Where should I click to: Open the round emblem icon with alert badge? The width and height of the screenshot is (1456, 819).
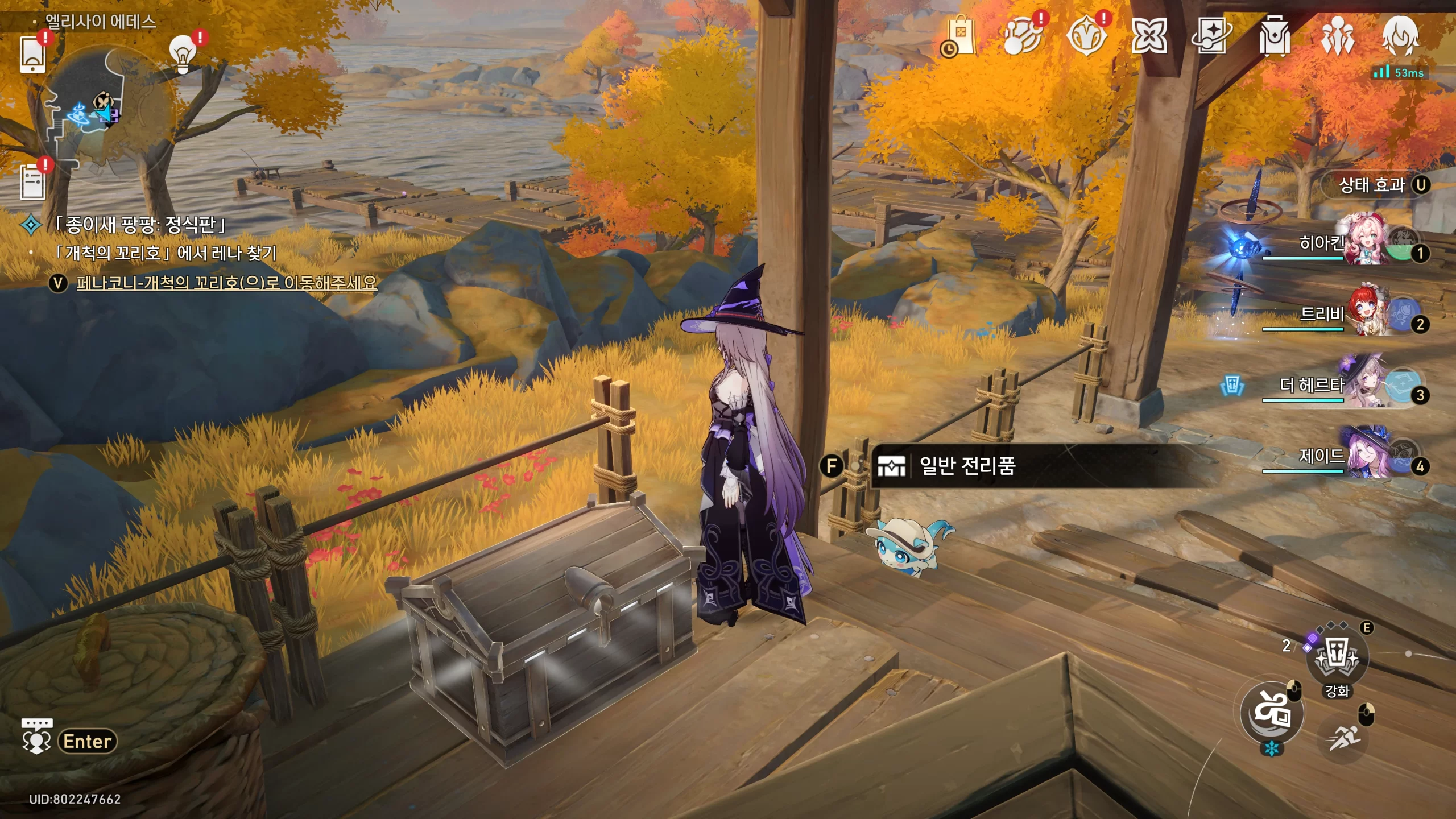1086,36
